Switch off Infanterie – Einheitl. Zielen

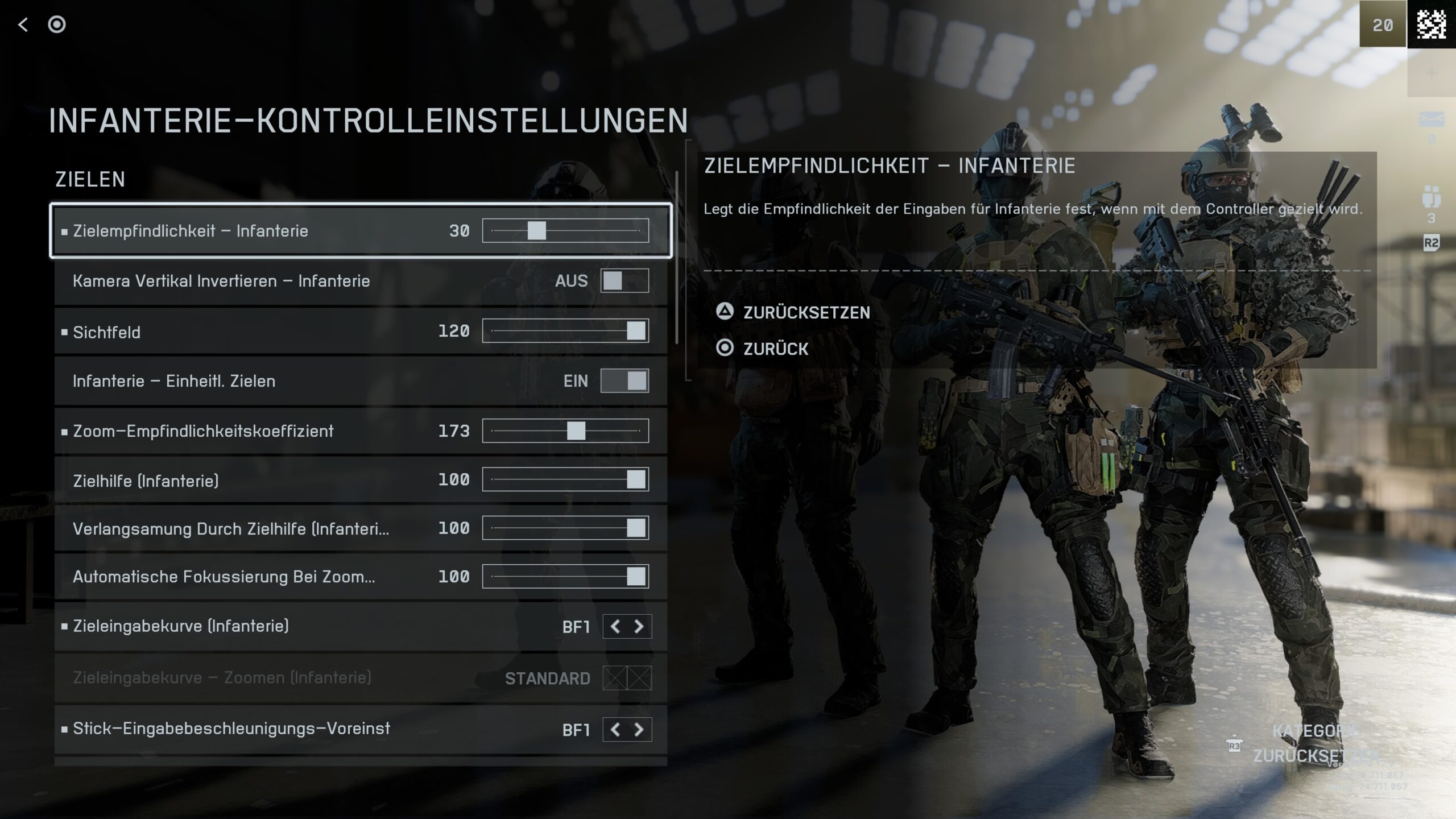click(x=624, y=381)
